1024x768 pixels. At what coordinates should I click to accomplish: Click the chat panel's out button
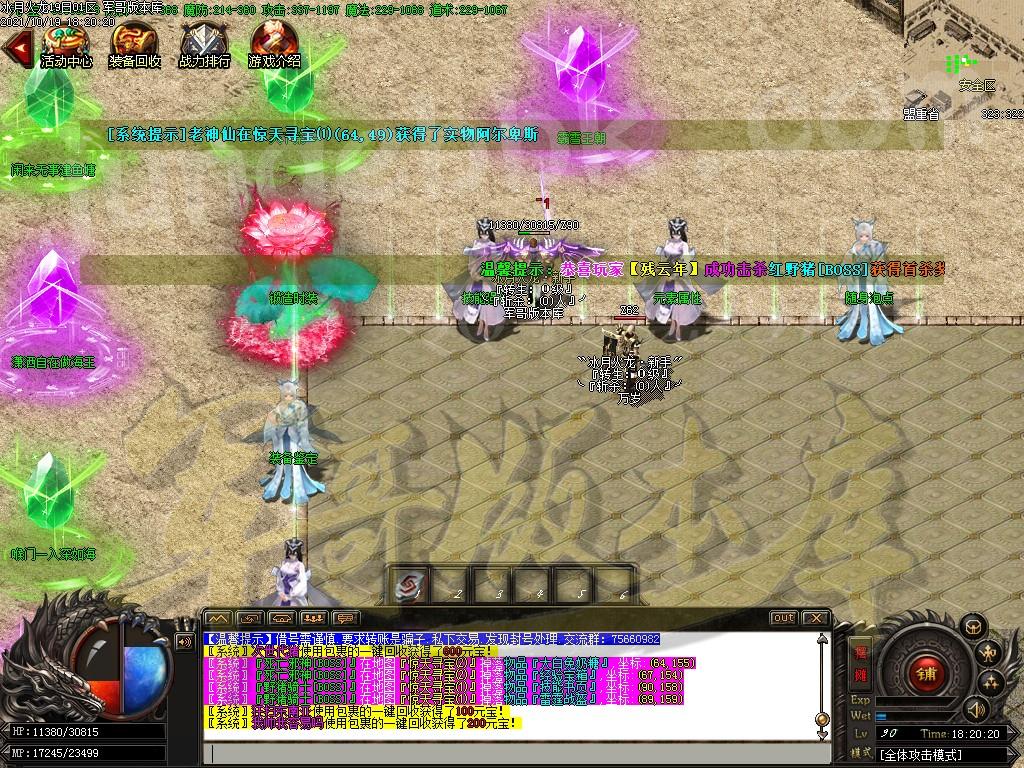point(783,618)
